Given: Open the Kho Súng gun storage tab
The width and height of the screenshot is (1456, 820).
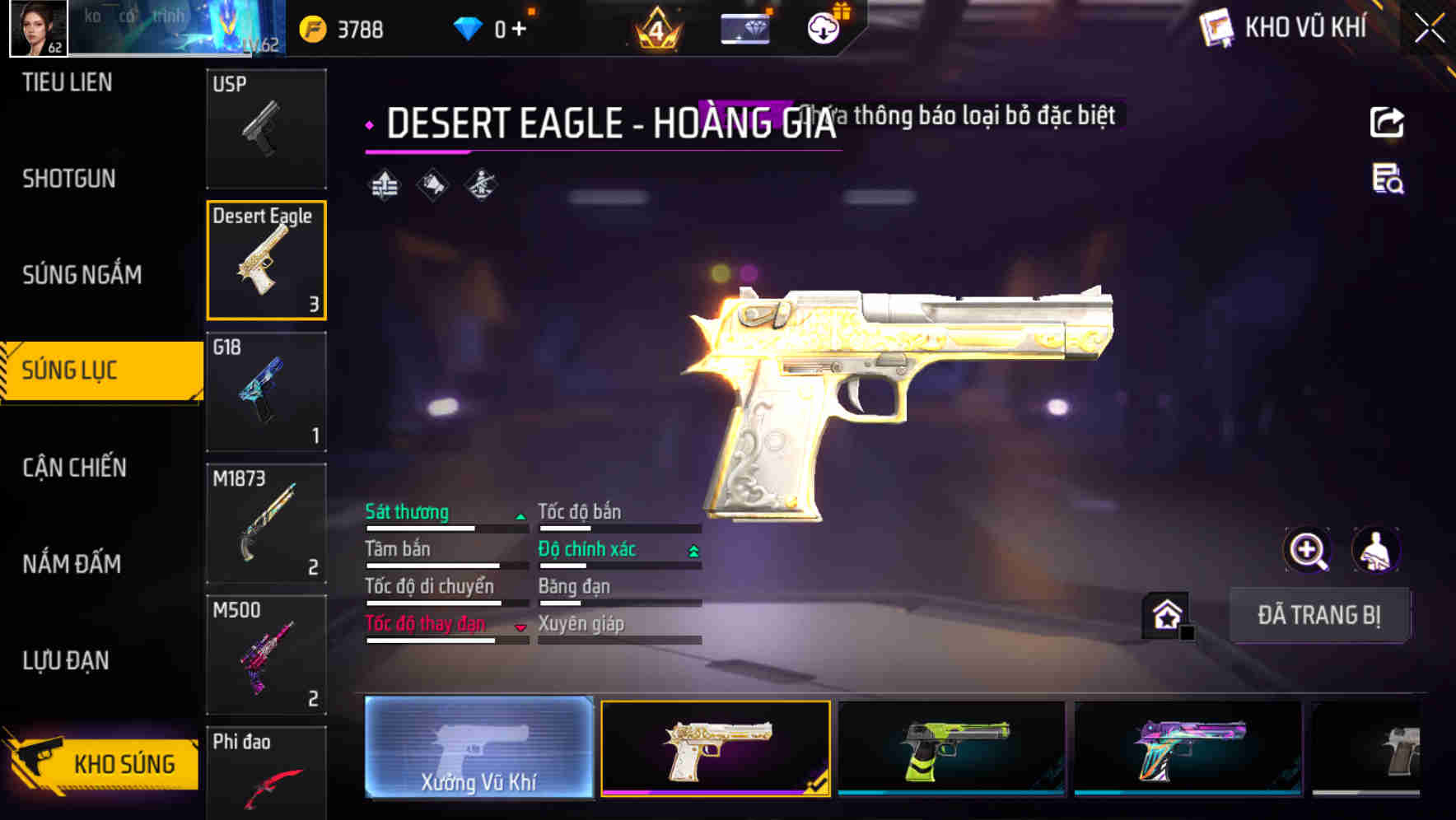Looking at the screenshot, I should coord(103,763).
